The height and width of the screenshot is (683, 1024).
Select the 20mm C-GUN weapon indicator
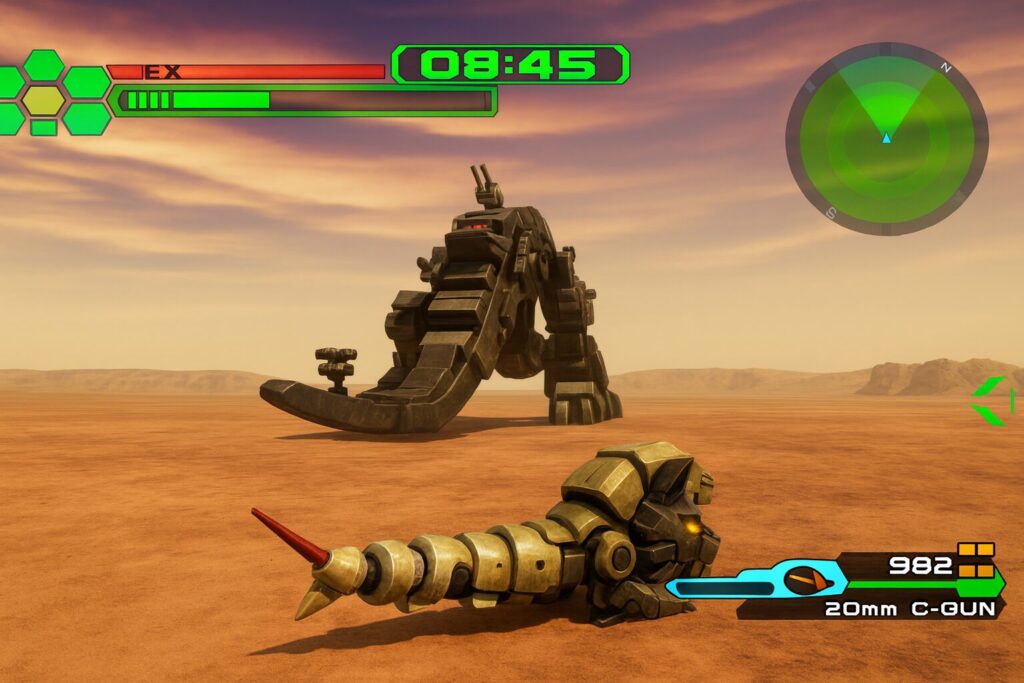click(910, 607)
